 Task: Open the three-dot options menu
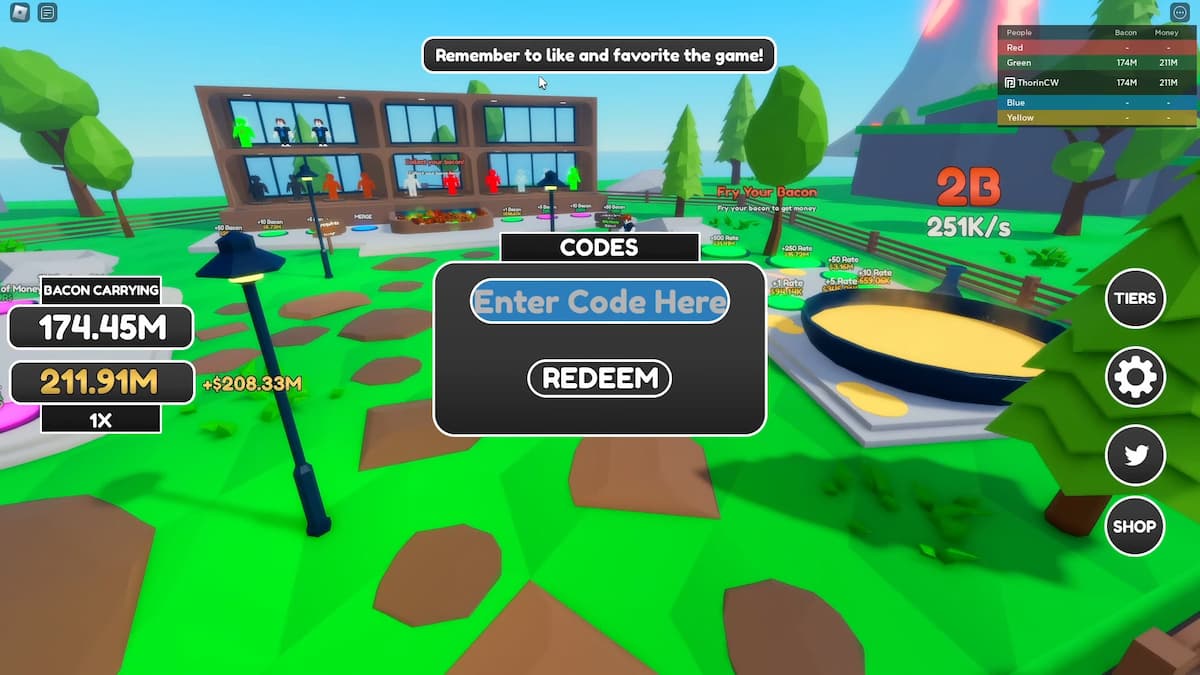1179,13
